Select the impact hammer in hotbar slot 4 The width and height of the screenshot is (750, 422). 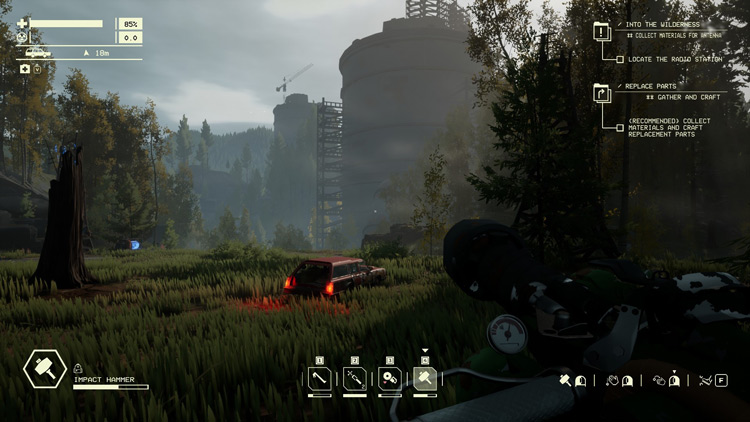pyautogui.click(x=425, y=379)
